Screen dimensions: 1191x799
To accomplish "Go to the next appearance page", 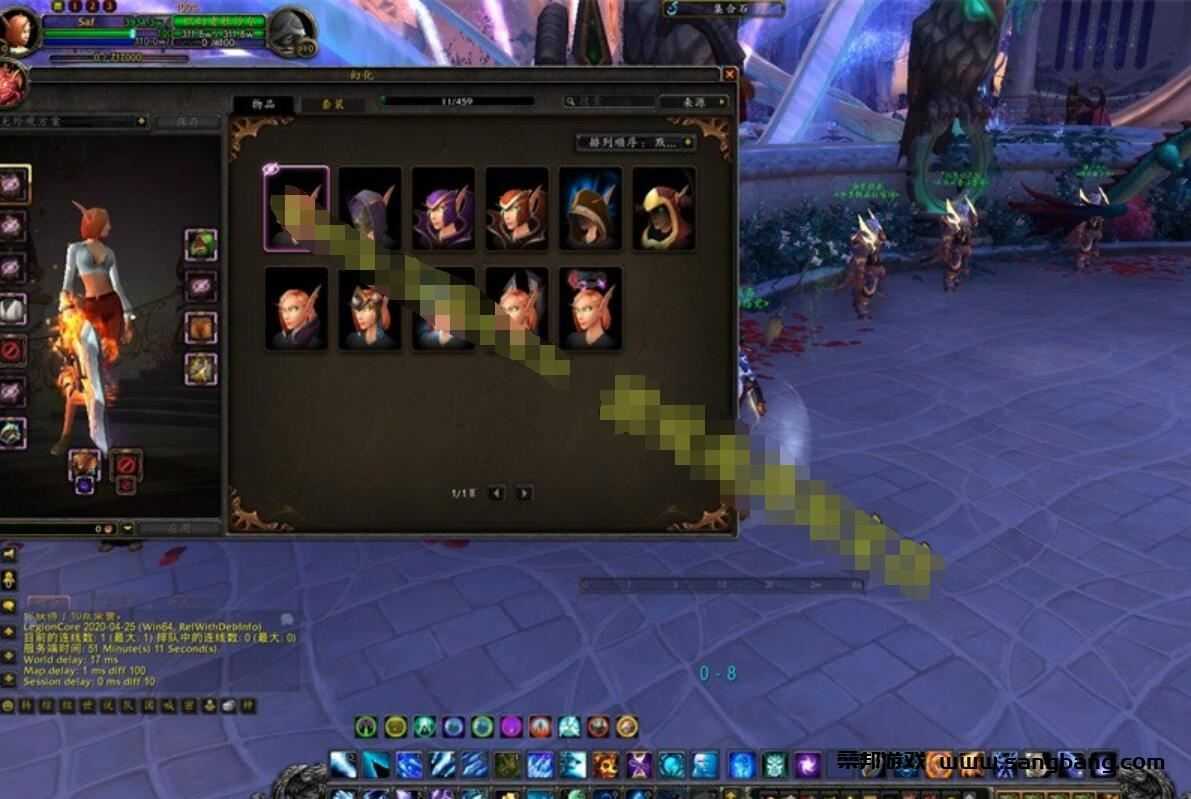I will (524, 493).
